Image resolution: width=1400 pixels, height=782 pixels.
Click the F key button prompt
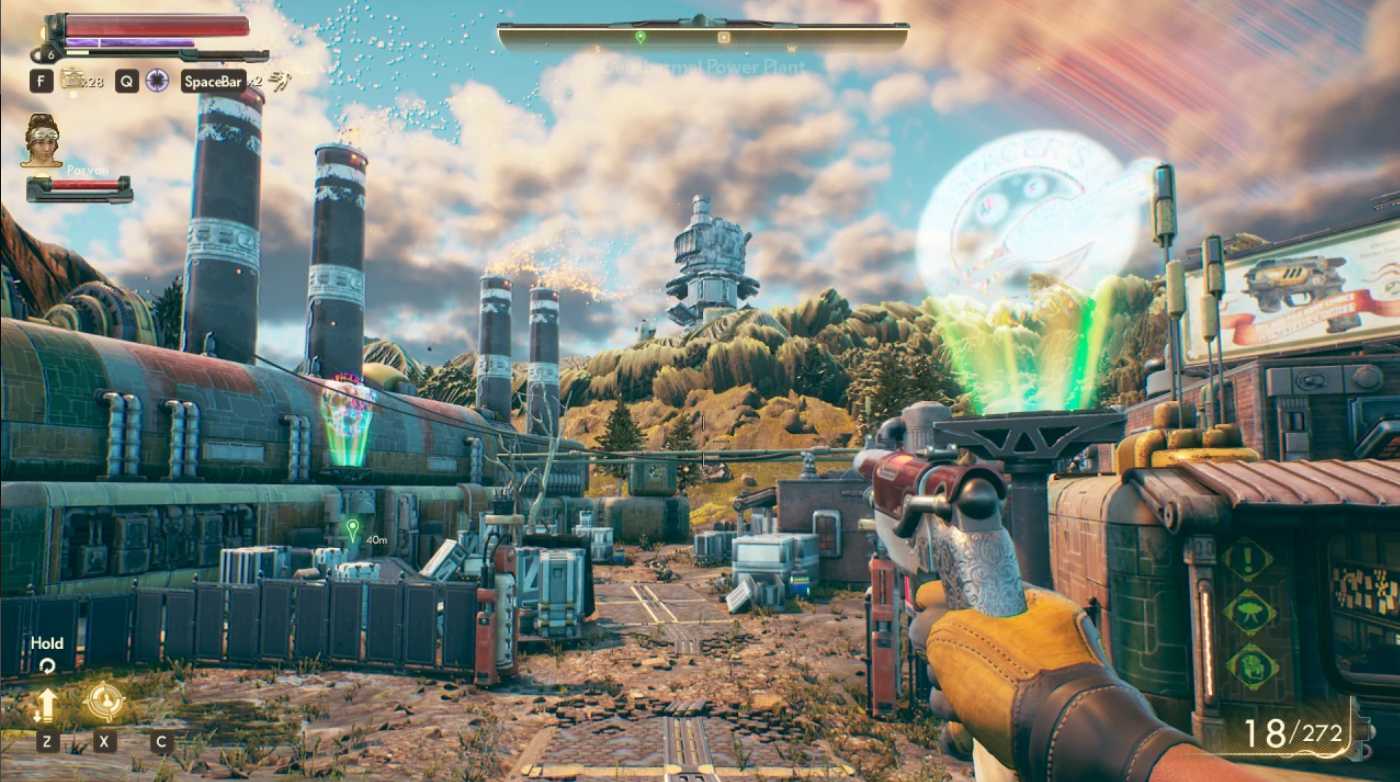click(x=42, y=82)
